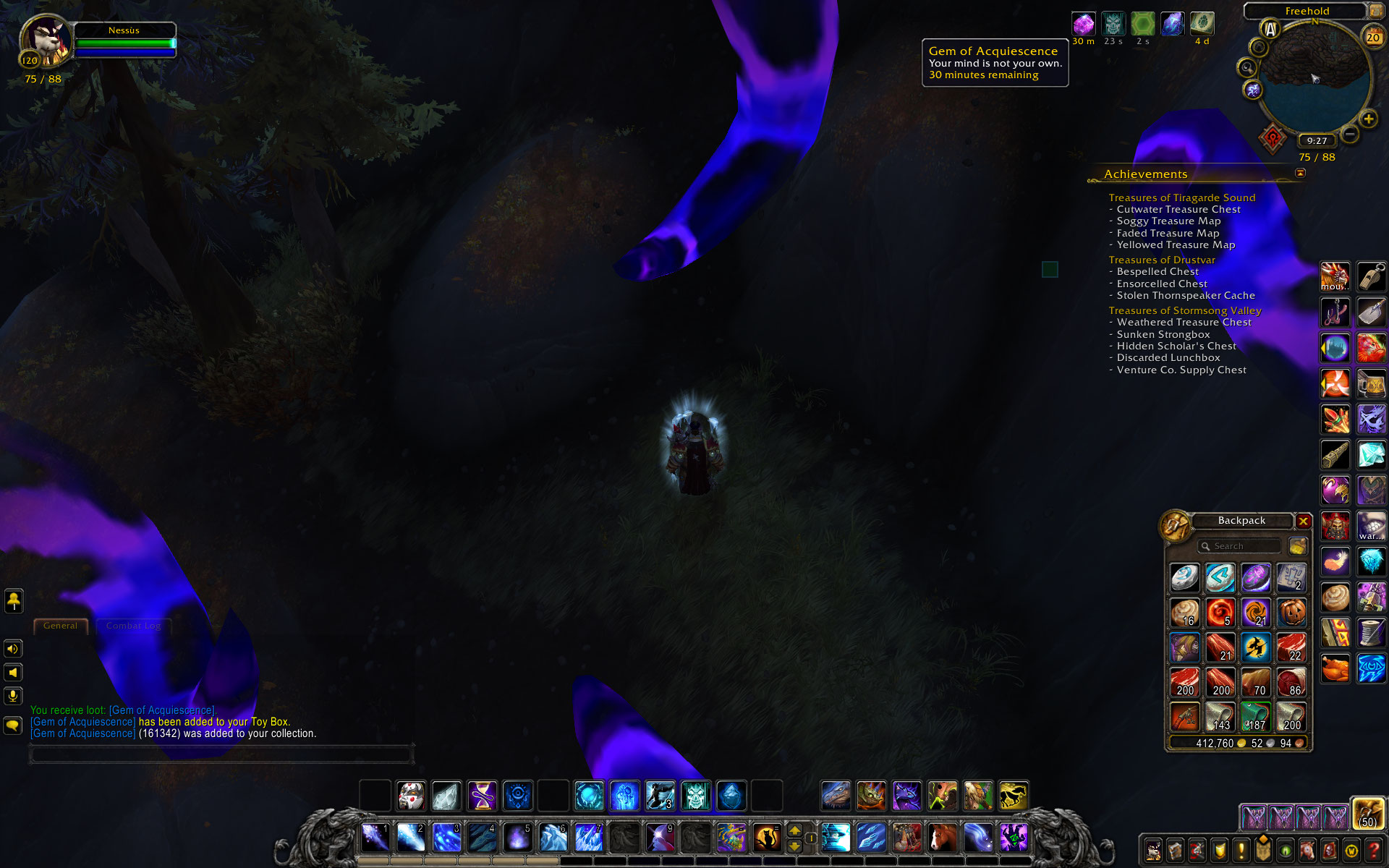Open the minimap tracking magnifier button
The width and height of the screenshot is (1389, 868).
point(1246,68)
